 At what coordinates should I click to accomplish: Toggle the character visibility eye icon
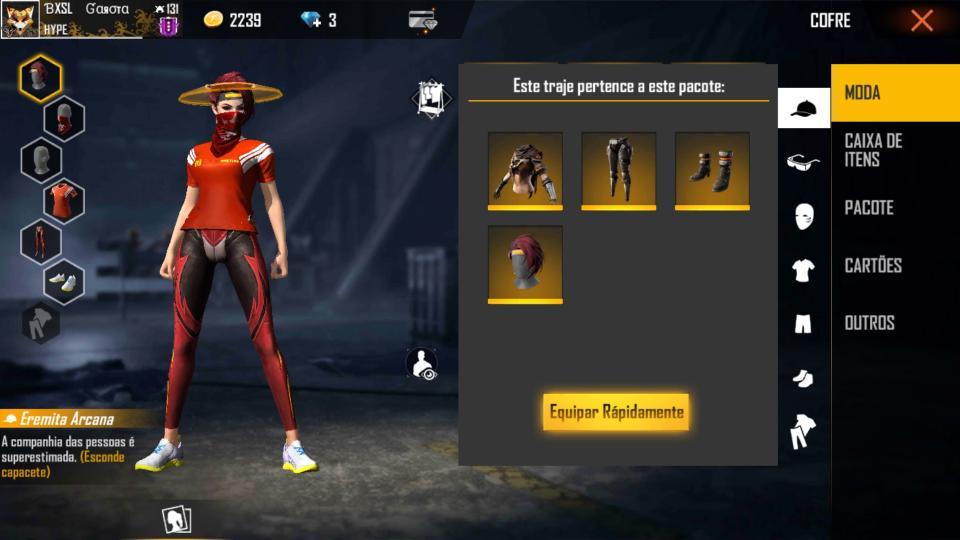click(x=423, y=364)
